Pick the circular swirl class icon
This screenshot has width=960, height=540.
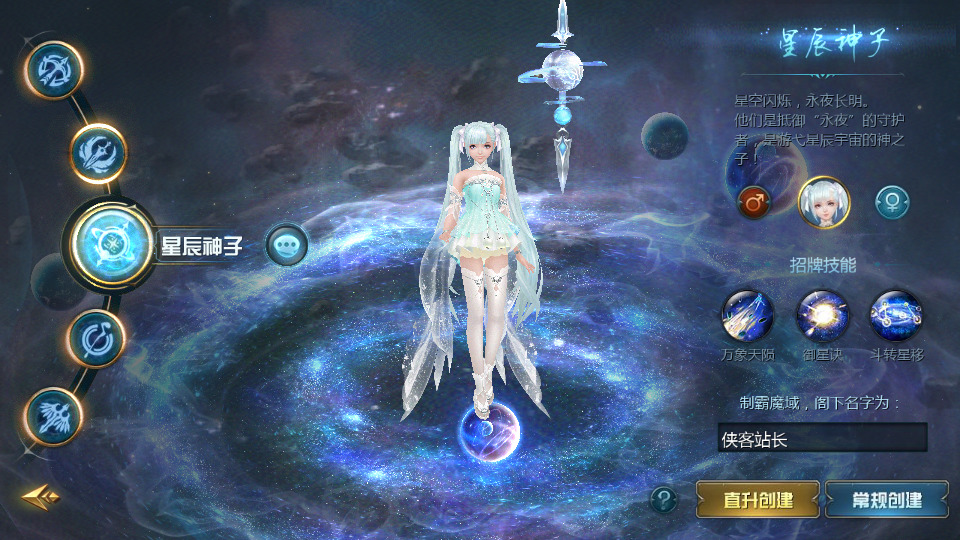click(x=96, y=337)
